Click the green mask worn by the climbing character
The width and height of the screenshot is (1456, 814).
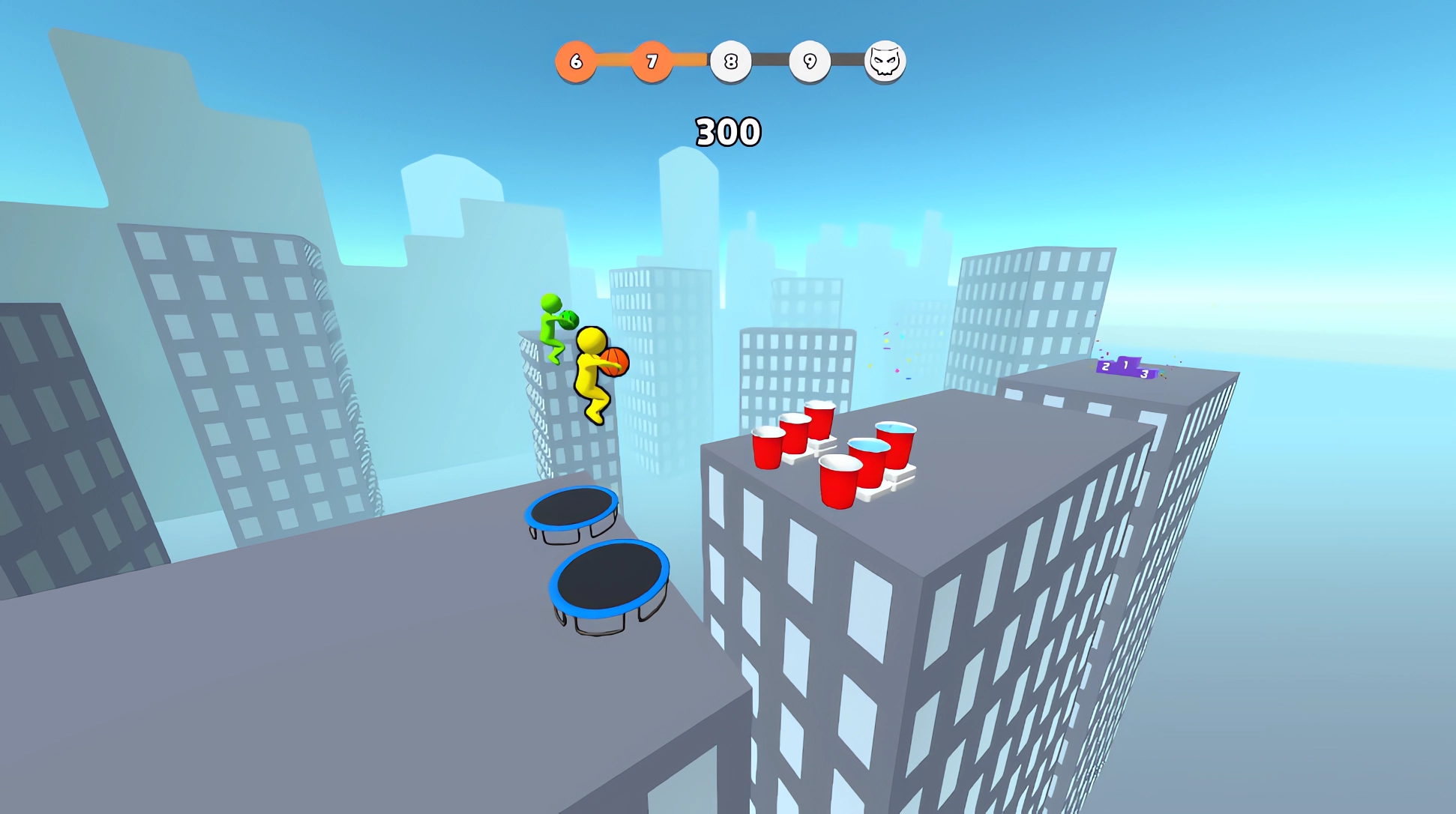[x=569, y=319]
